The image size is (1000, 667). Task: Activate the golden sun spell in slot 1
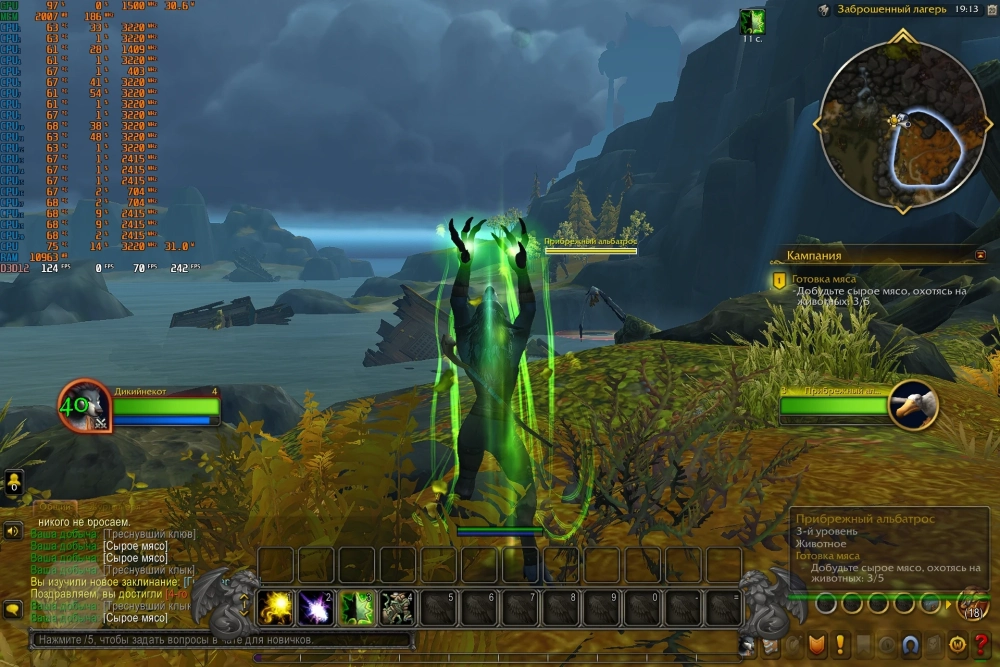(x=276, y=607)
